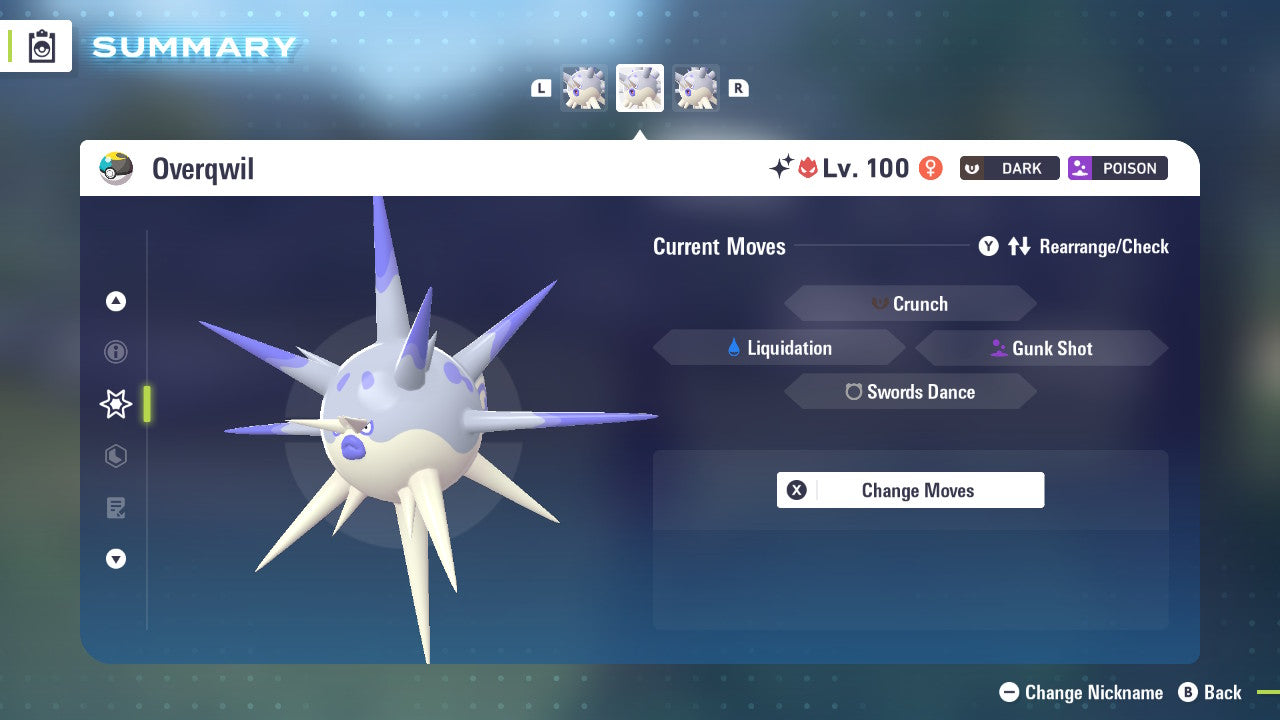Select the female gender symbol
1280x720 pixels.
[929, 169]
